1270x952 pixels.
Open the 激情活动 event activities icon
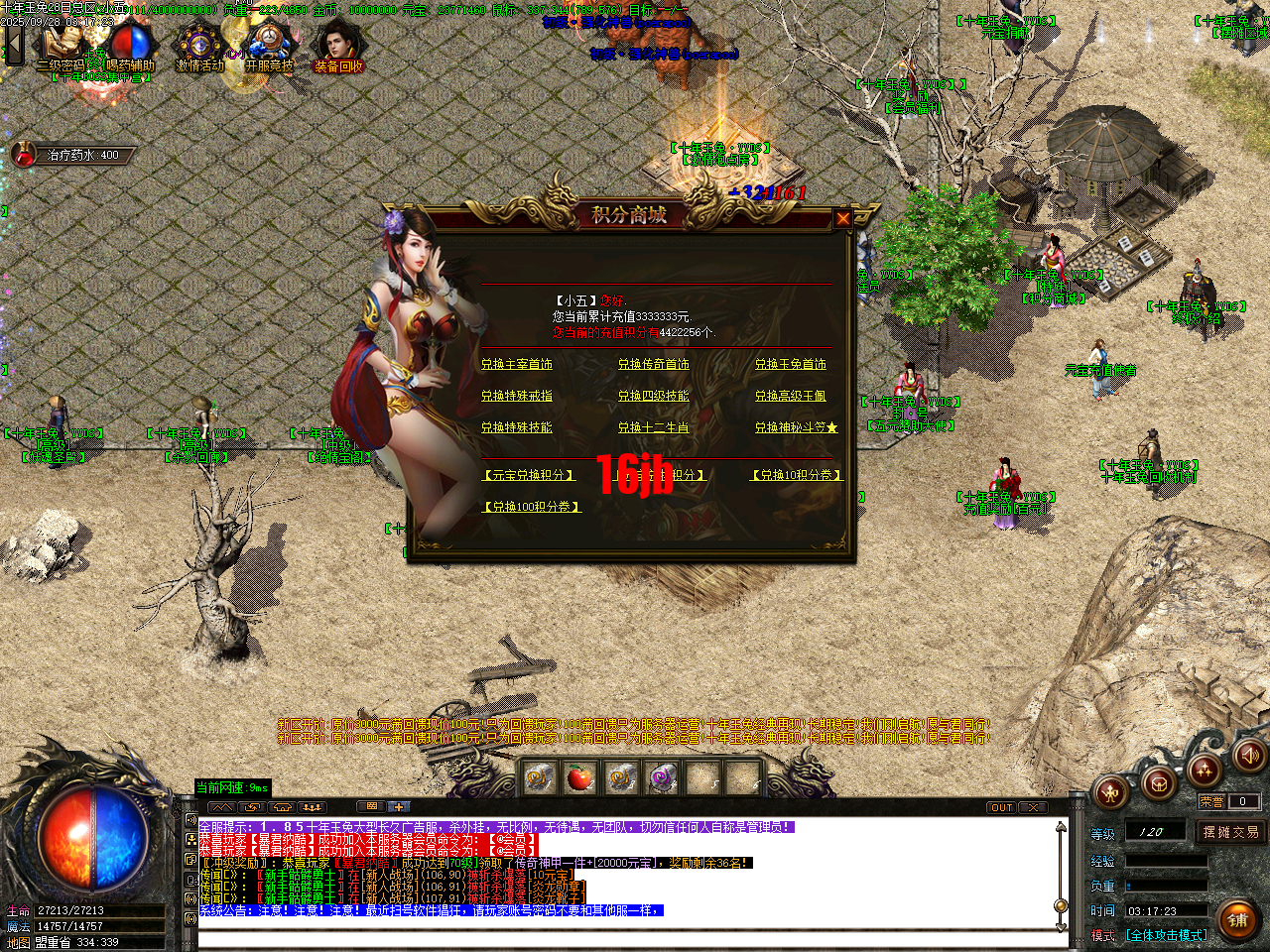coord(199,44)
